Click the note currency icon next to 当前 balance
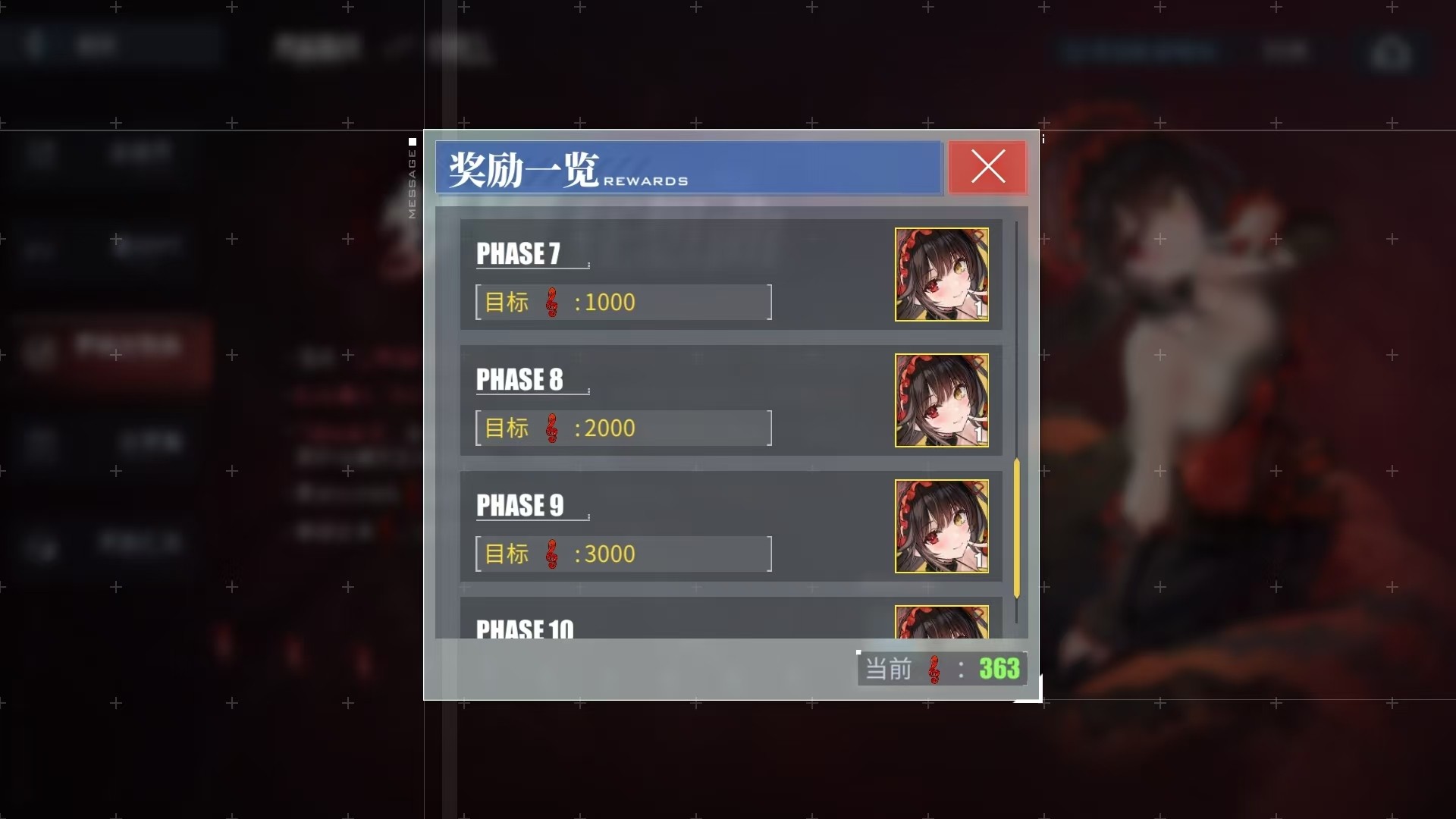The height and width of the screenshot is (819, 1456). point(934,670)
